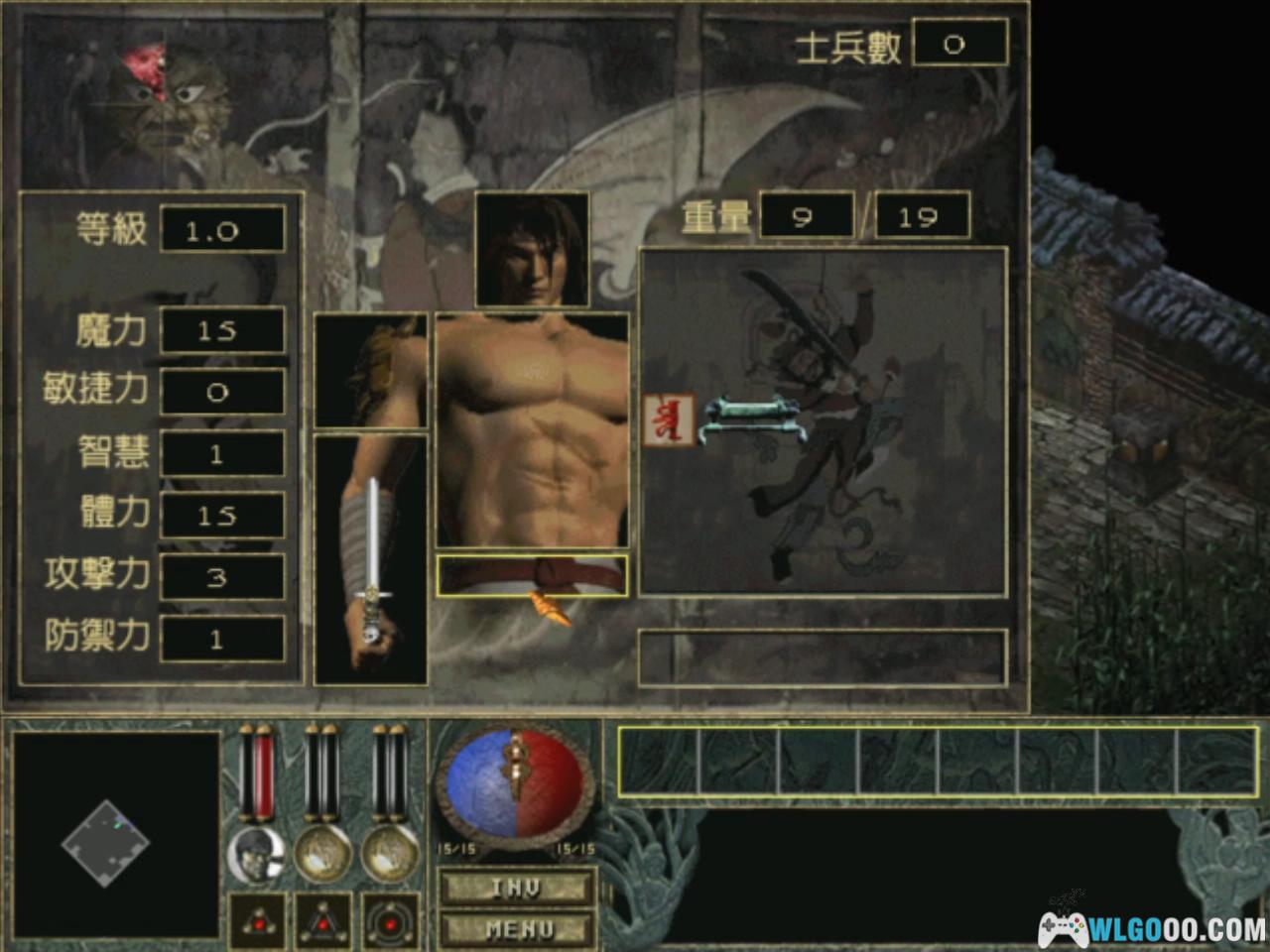
Task: Click the WLGOO.COM watermark logo
Action: click(x=1151, y=929)
